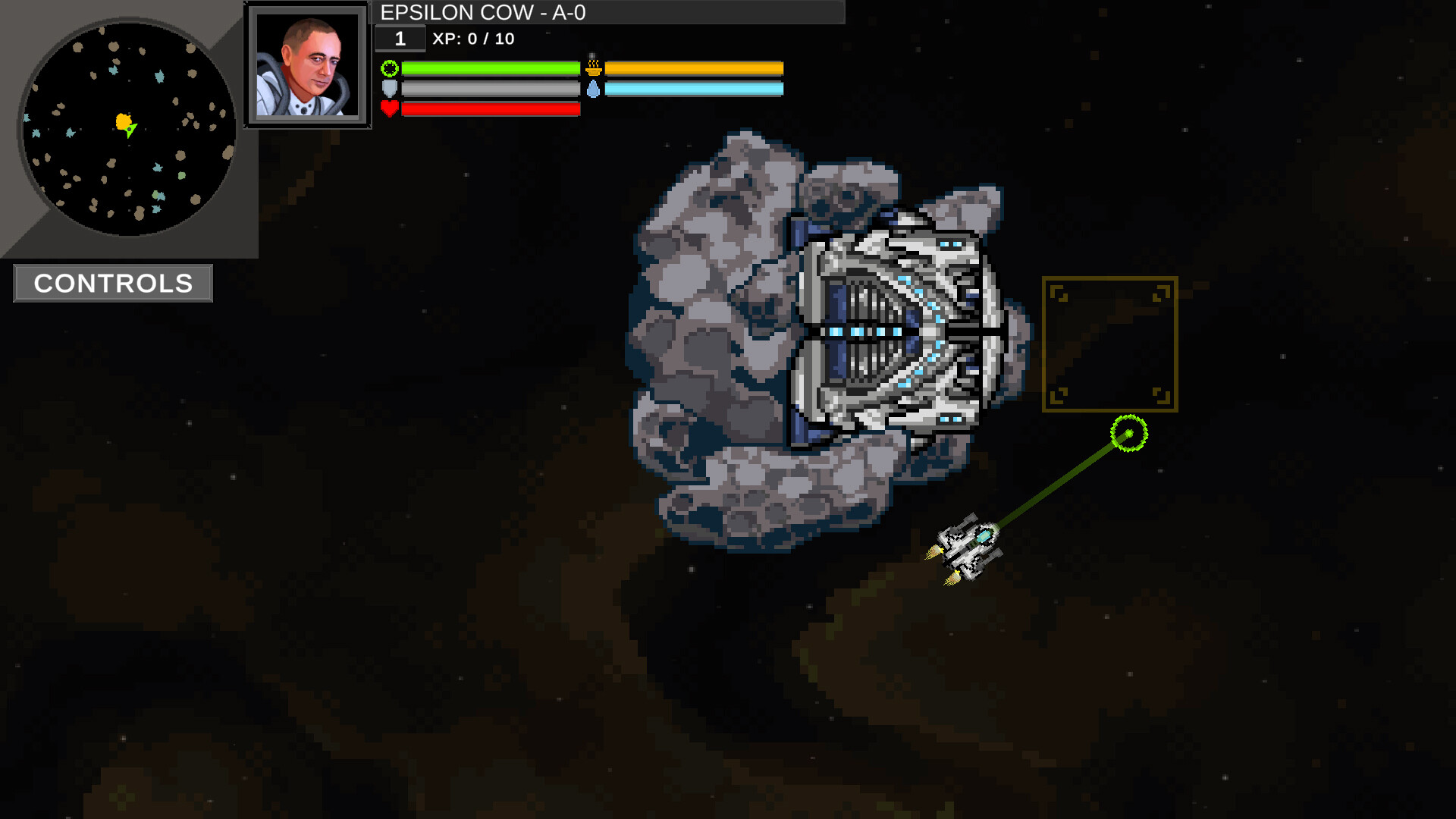Click the cyan thirst bar
Viewport: 1456px width, 819px height.
[694, 87]
